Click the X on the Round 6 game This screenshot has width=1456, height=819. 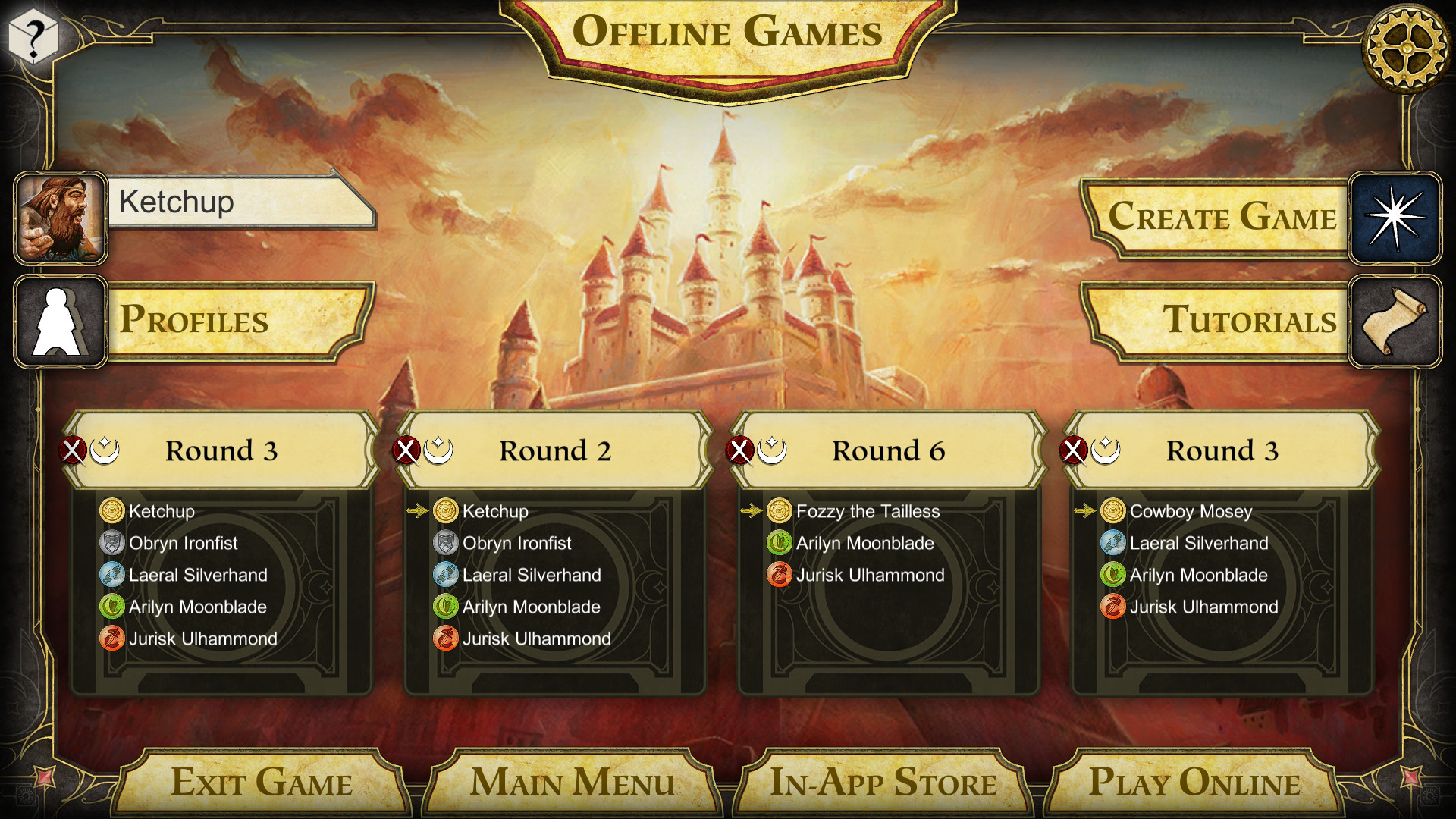coord(740,449)
